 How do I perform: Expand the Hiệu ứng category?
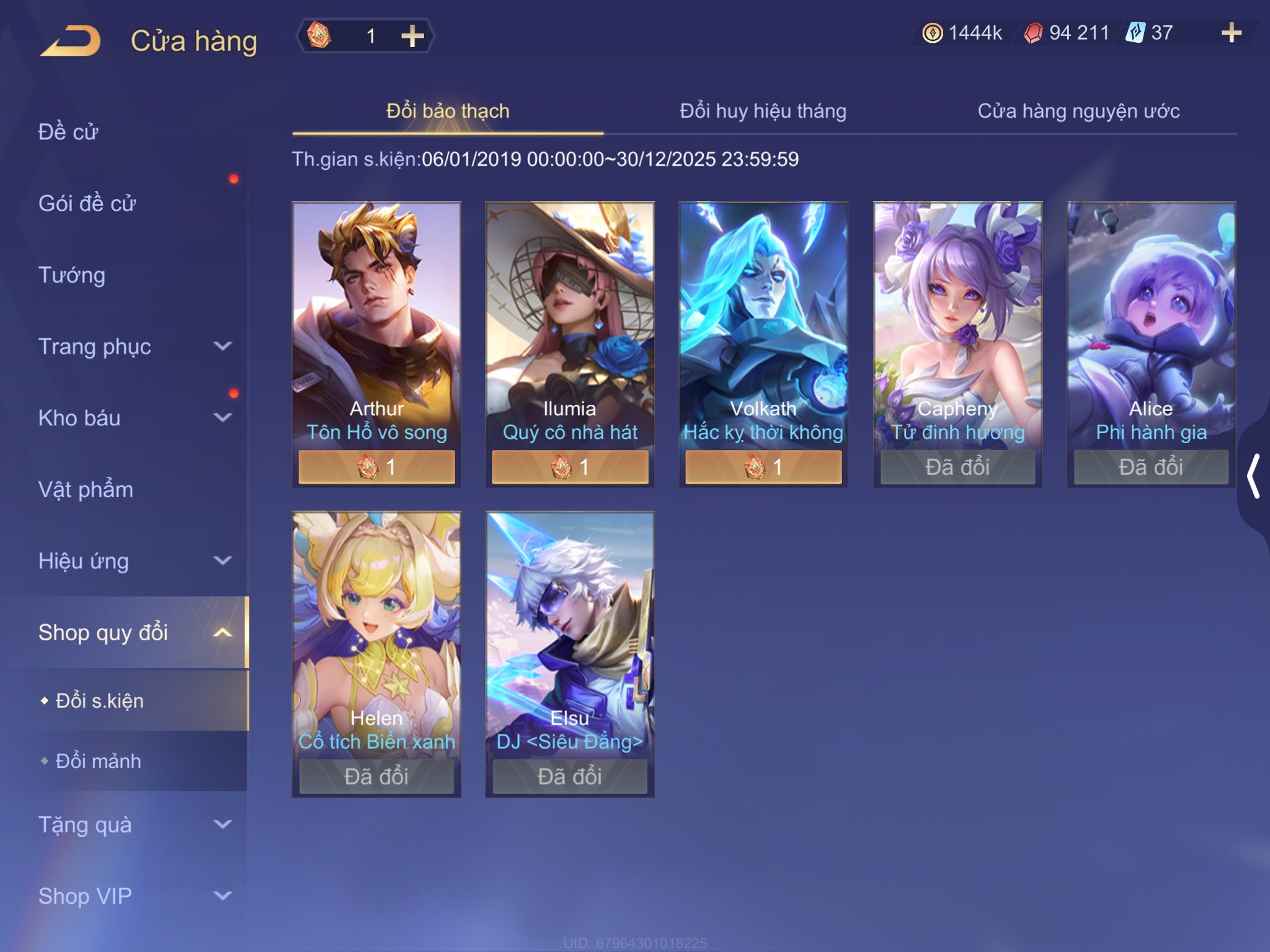(133, 561)
